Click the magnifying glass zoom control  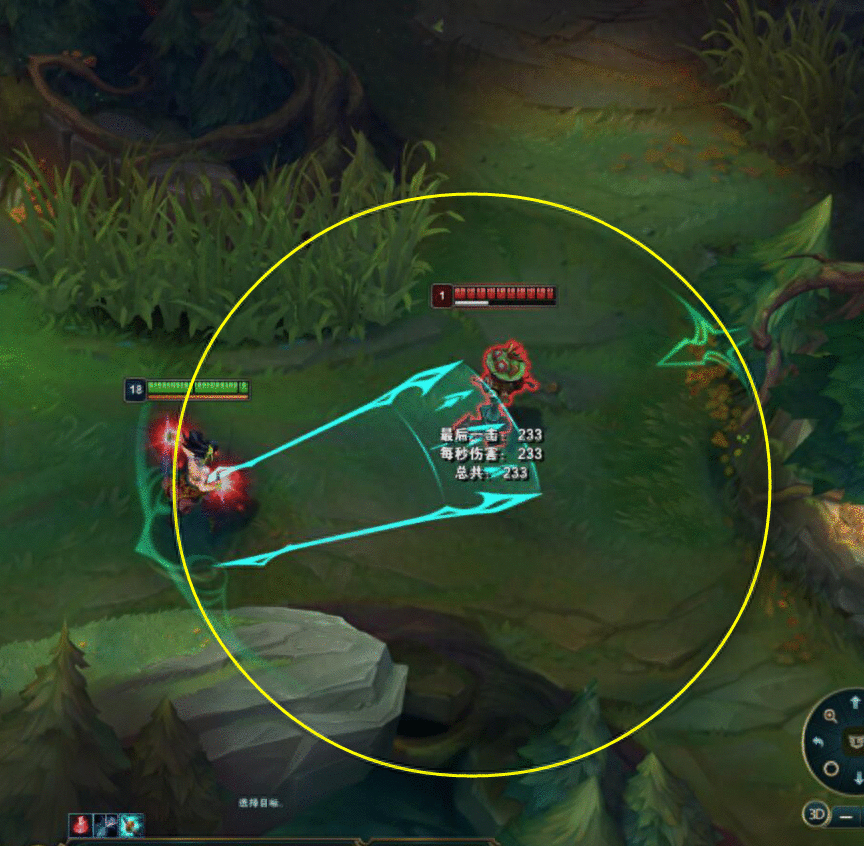(830, 715)
